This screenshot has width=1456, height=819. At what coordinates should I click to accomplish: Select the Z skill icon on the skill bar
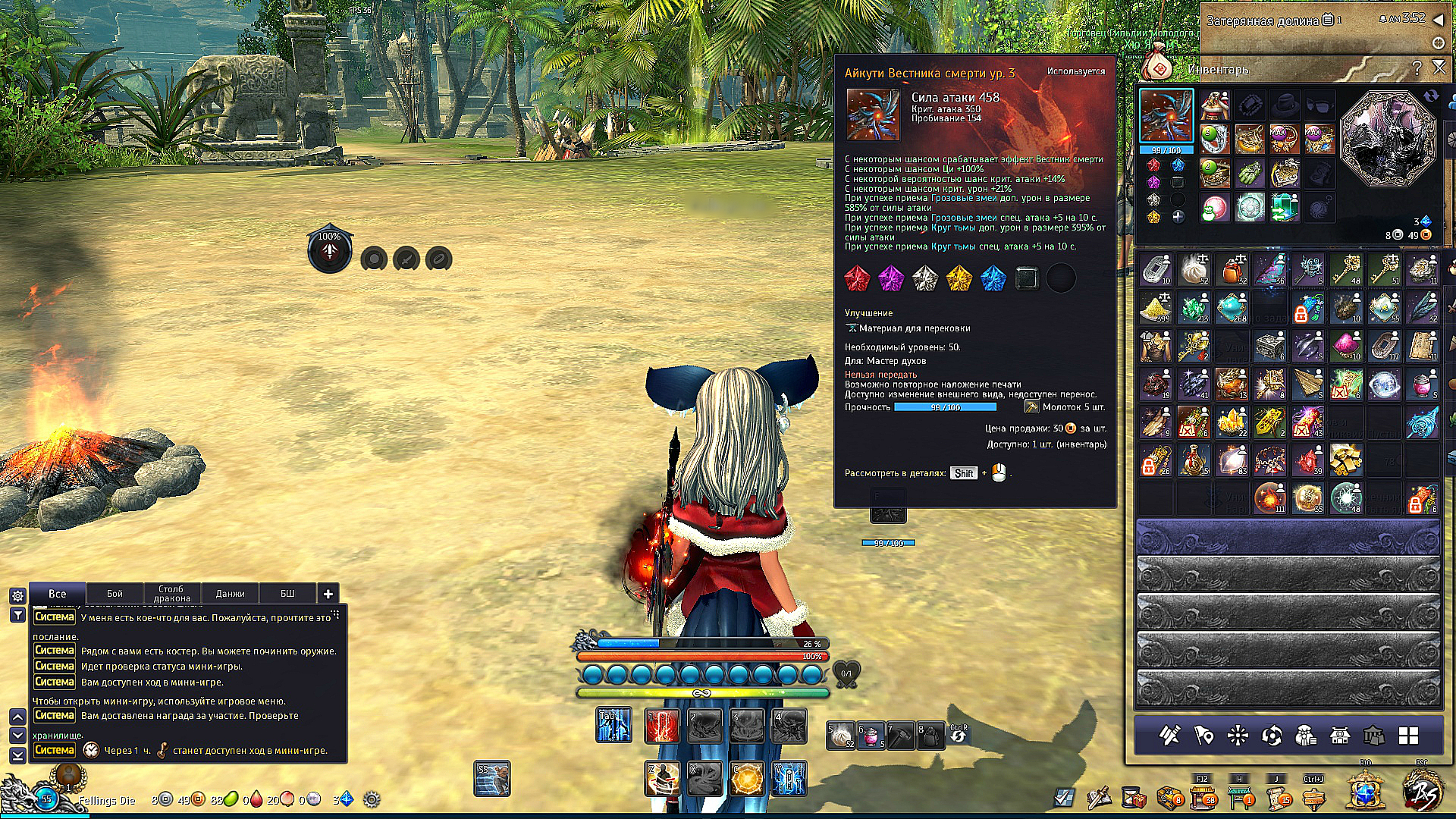click(661, 777)
